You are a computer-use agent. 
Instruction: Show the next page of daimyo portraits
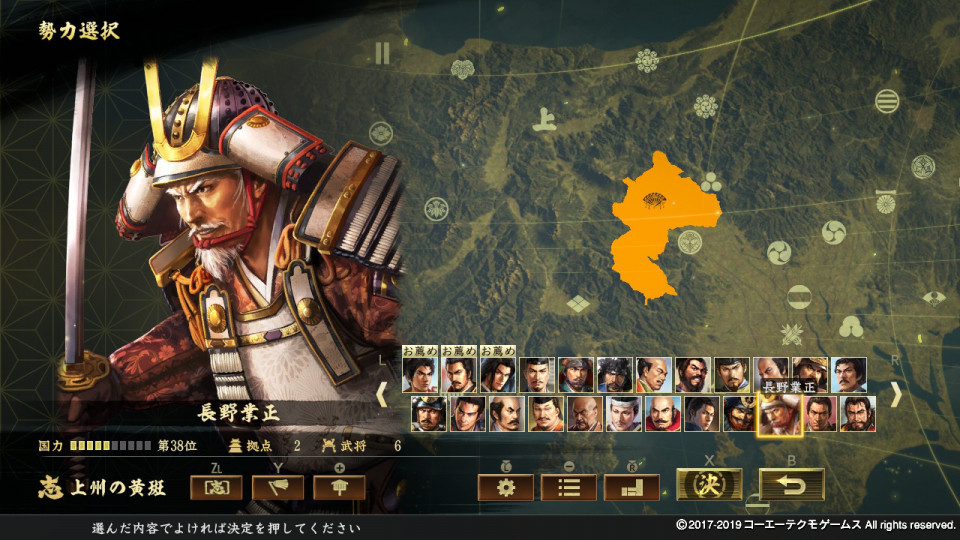[895, 395]
